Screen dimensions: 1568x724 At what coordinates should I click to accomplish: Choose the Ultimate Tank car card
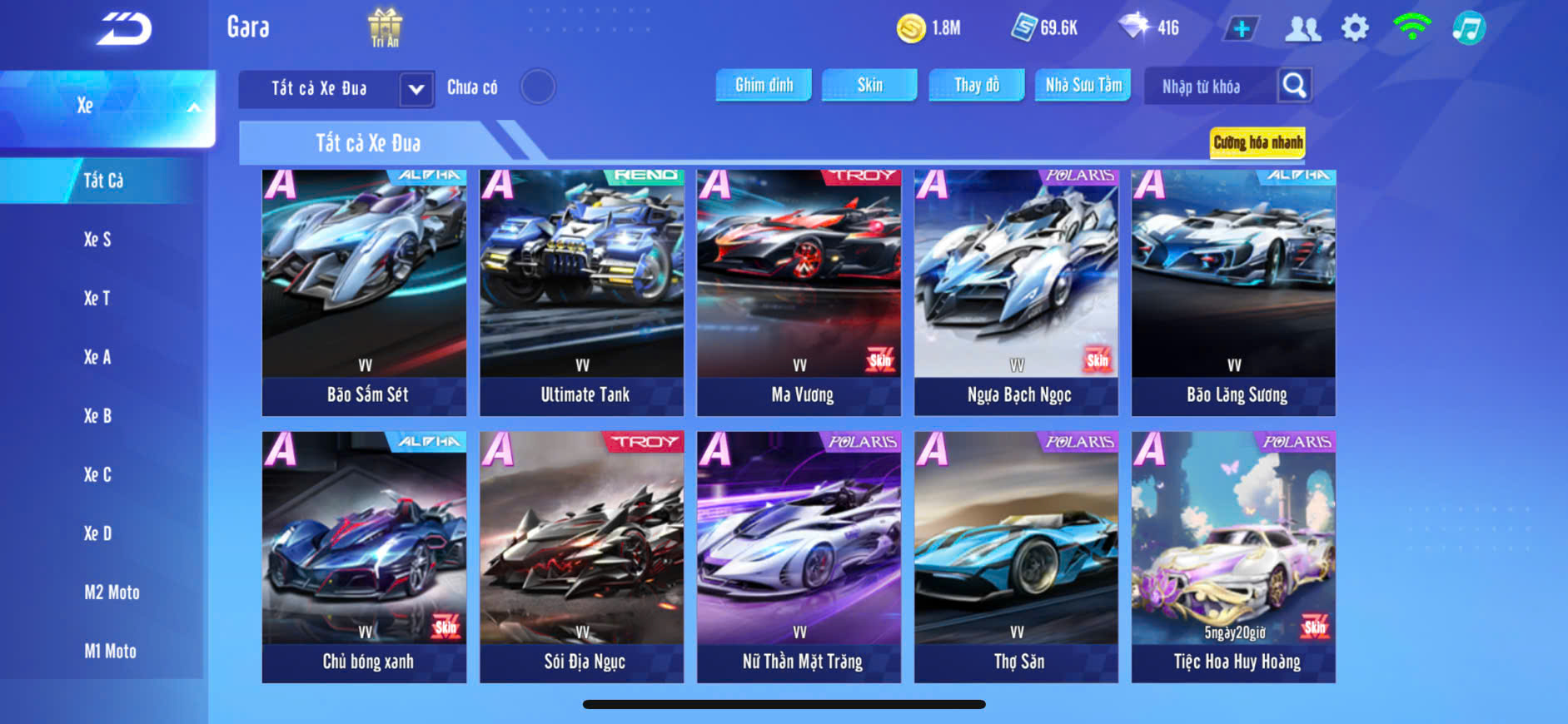click(x=581, y=292)
